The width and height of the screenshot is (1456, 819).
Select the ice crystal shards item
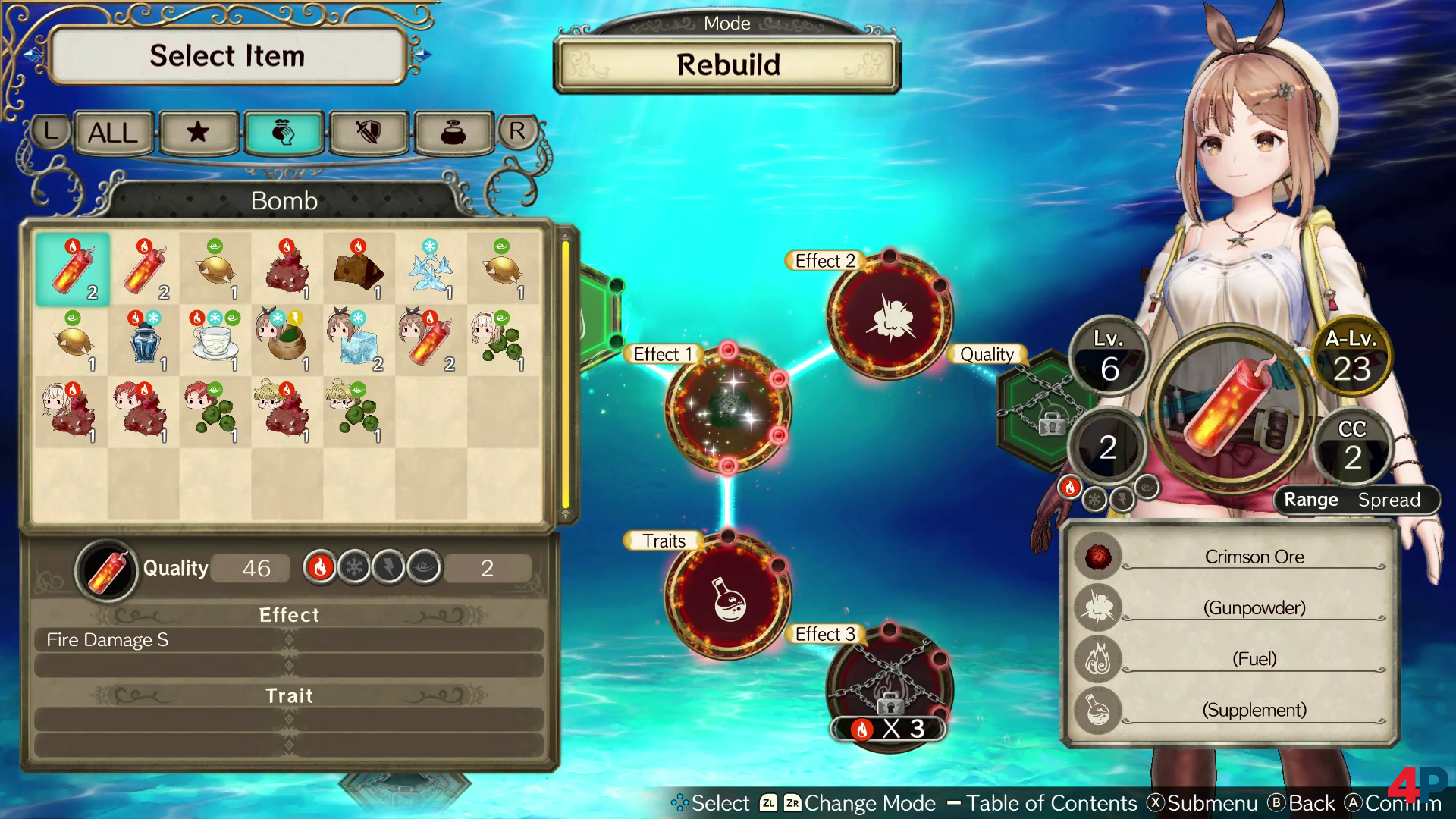(x=431, y=268)
